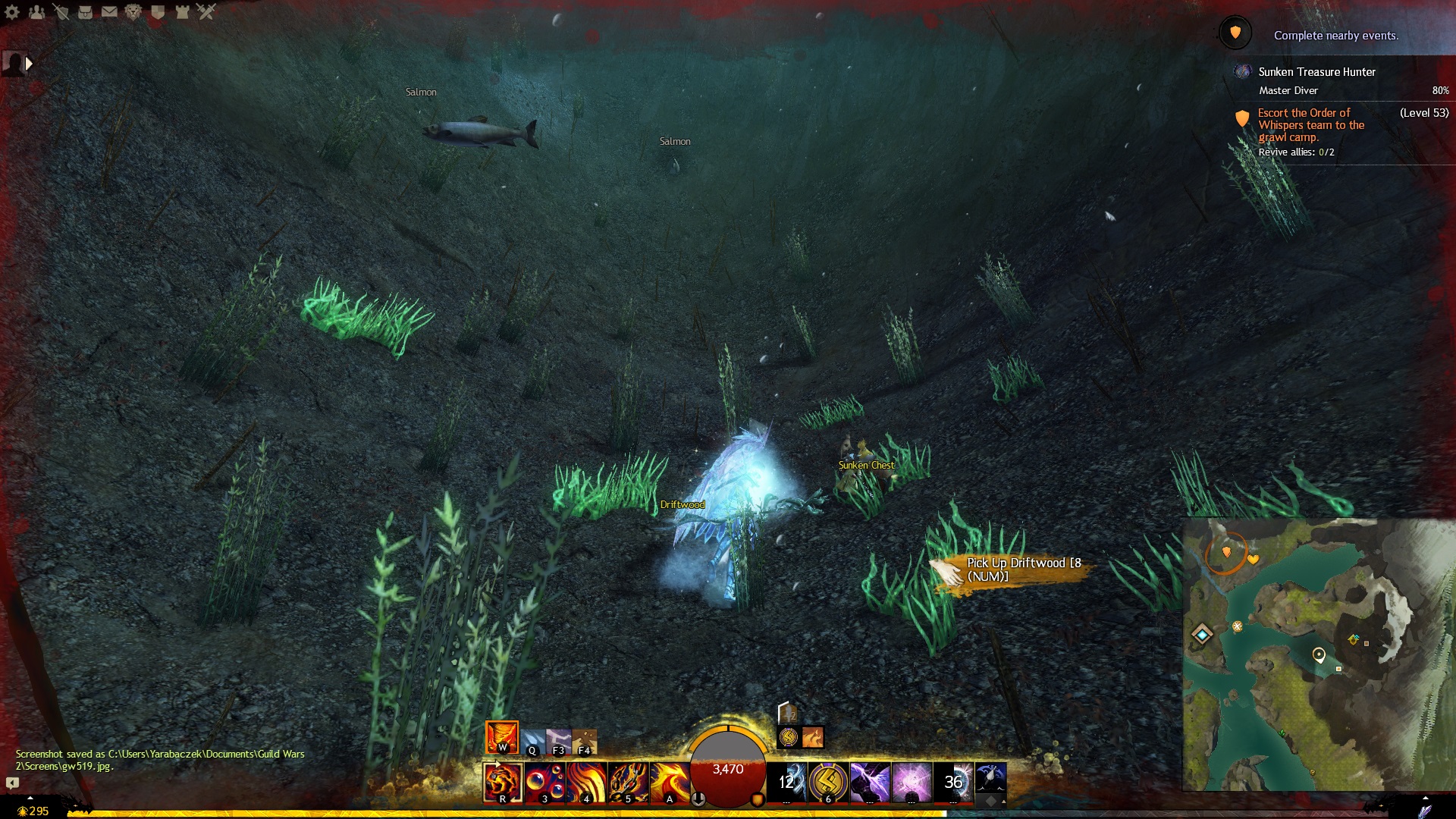Image resolution: width=1456 pixels, height=819 pixels.
Task: Click the waypoint diamond on the minimap
Action: 1202,633
